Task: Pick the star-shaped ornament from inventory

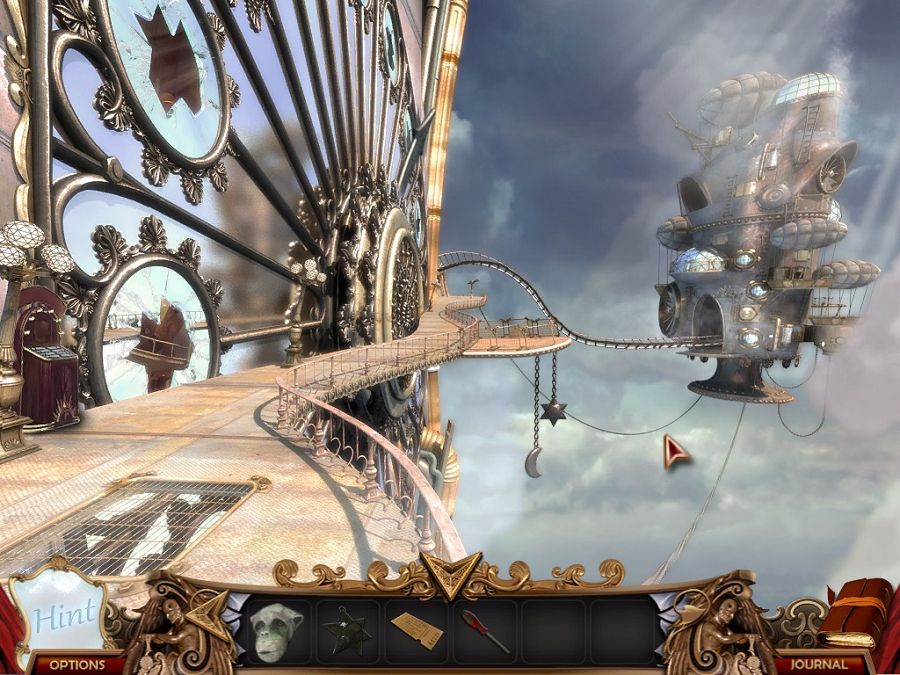Action: (347, 631)
